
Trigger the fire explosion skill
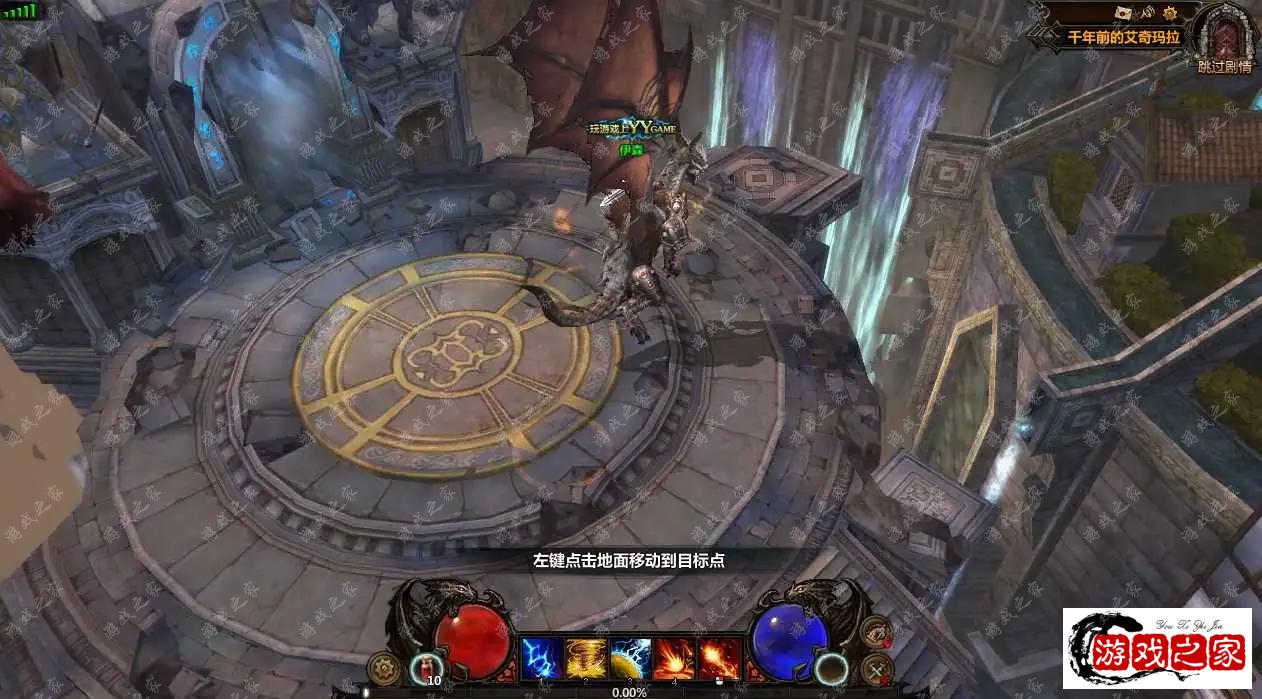[675, 658]
